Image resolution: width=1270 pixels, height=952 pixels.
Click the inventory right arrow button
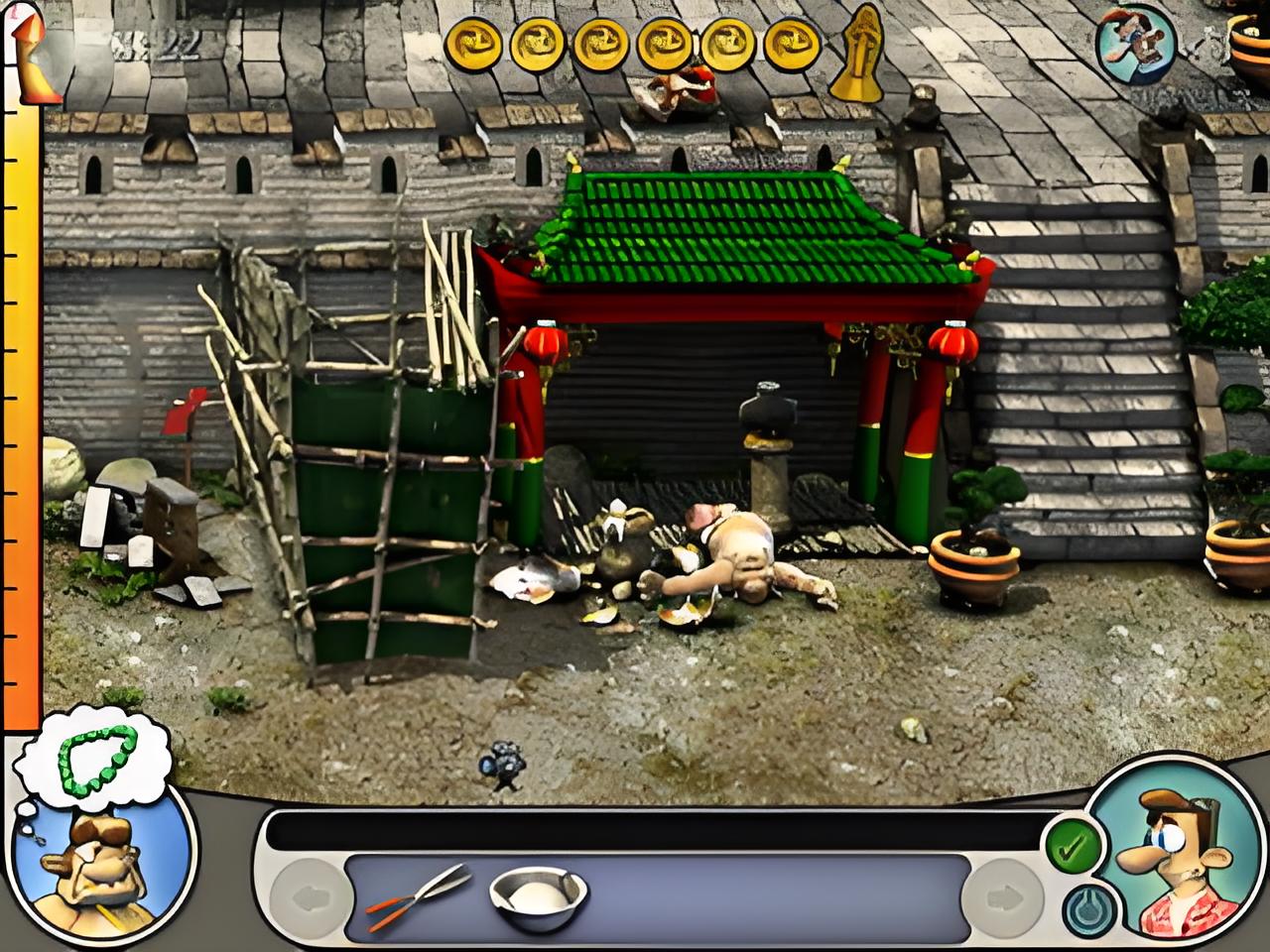pyautogui.click(x=1003, y=898)
